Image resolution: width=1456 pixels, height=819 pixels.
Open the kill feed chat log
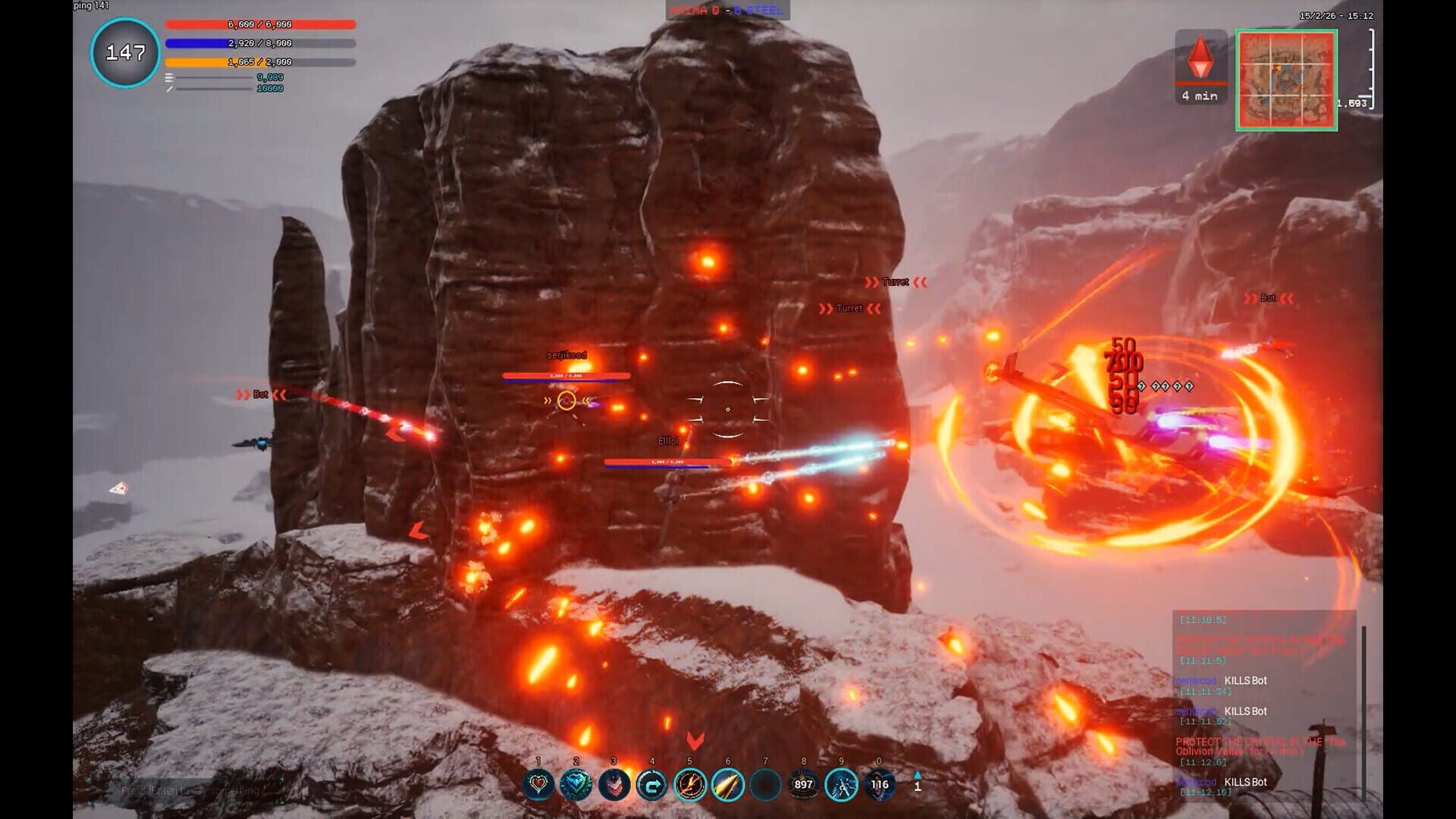pyautogui.click(x=1263, y=705)
